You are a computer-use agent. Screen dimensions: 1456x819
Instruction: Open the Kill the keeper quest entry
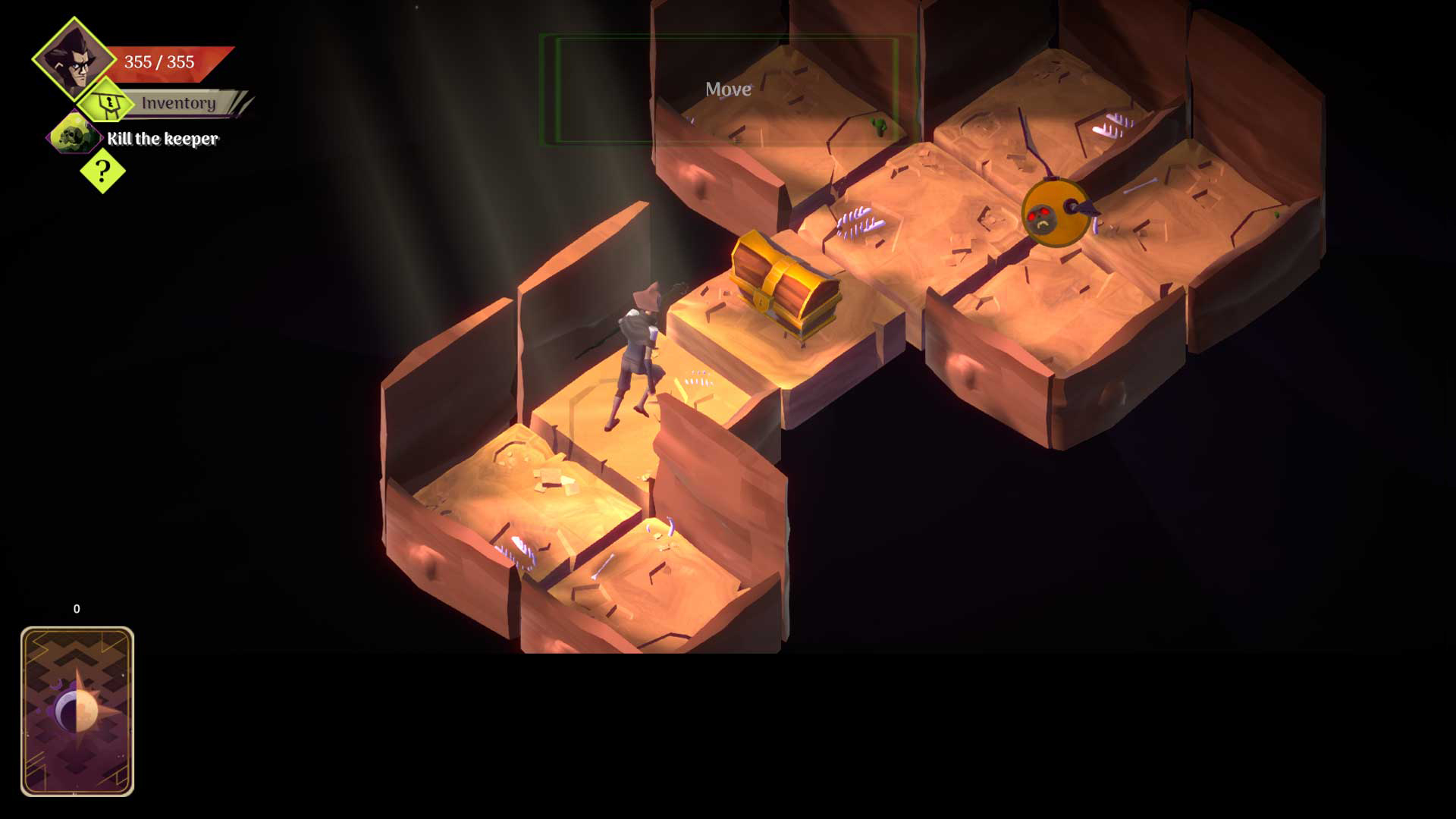click(x=162, y=140)
